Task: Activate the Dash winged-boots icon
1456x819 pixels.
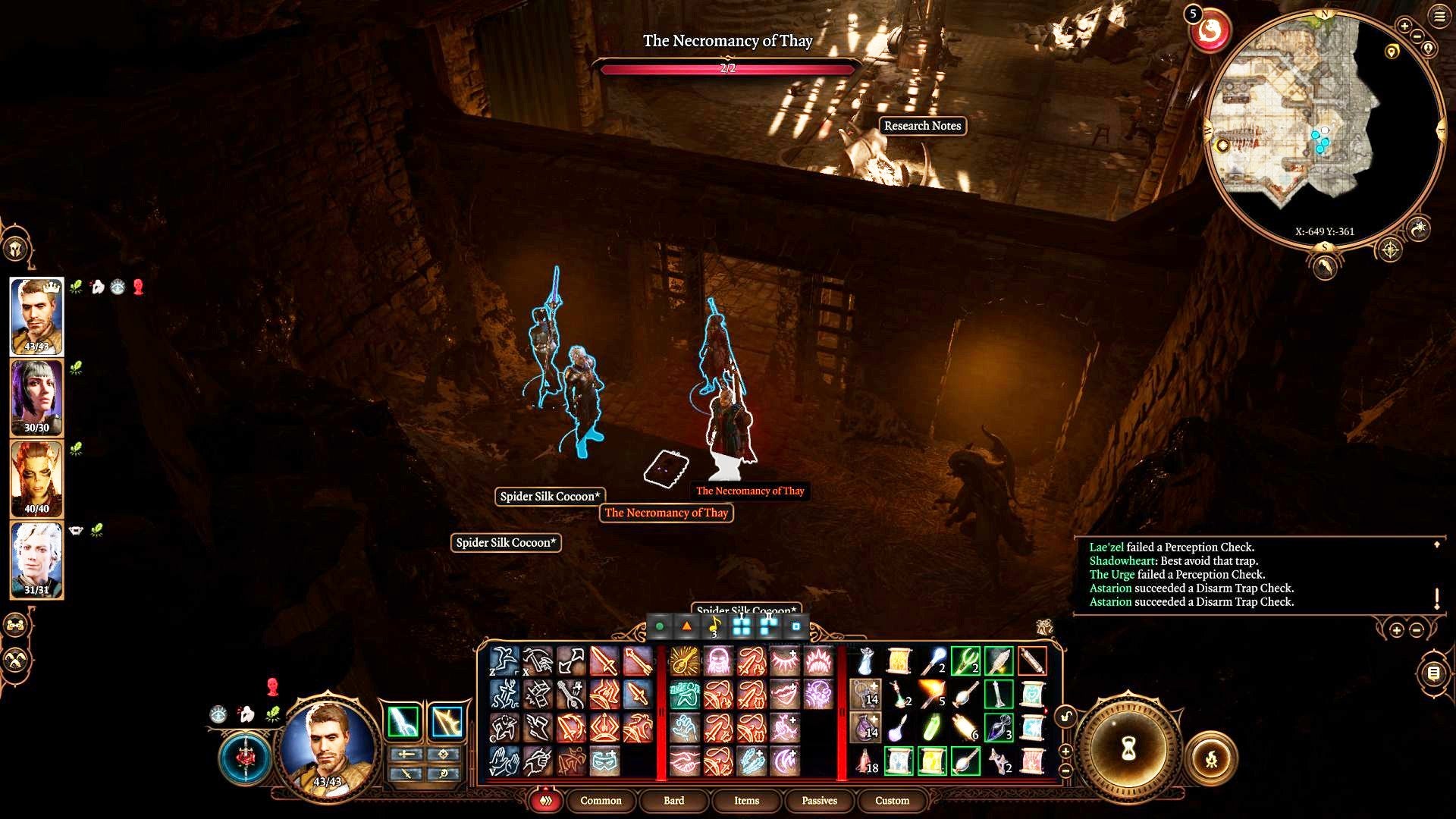Action: click(538, 726)
